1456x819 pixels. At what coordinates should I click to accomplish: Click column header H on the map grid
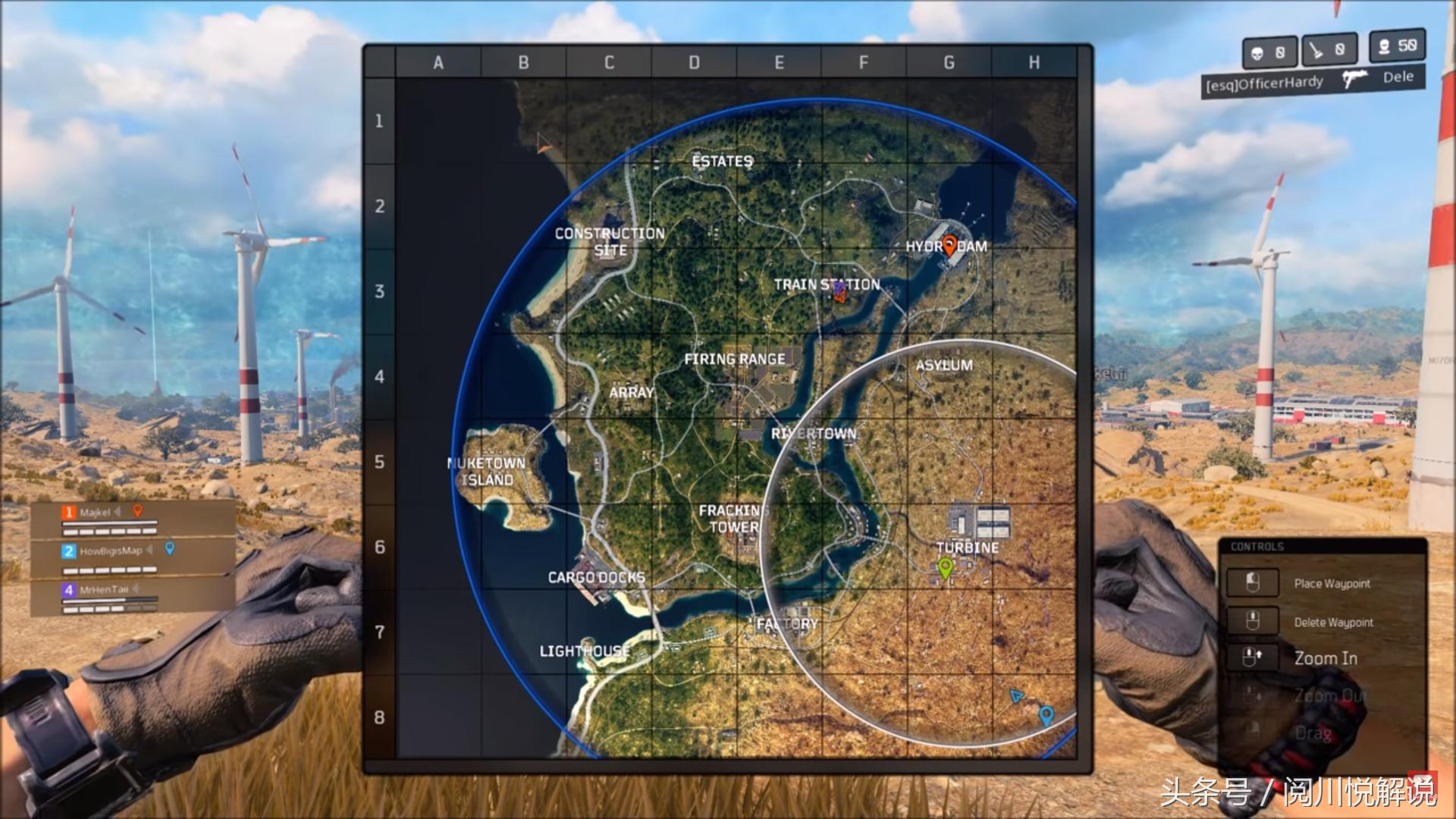click(1034, 63)
